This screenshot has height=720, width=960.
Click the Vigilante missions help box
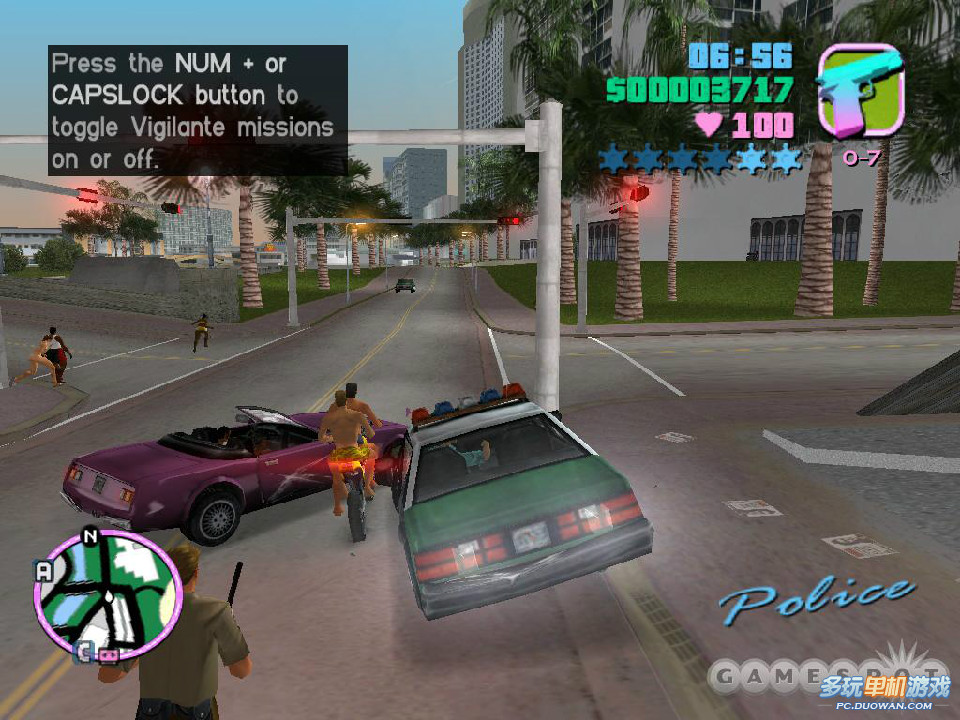click(197, 110)
